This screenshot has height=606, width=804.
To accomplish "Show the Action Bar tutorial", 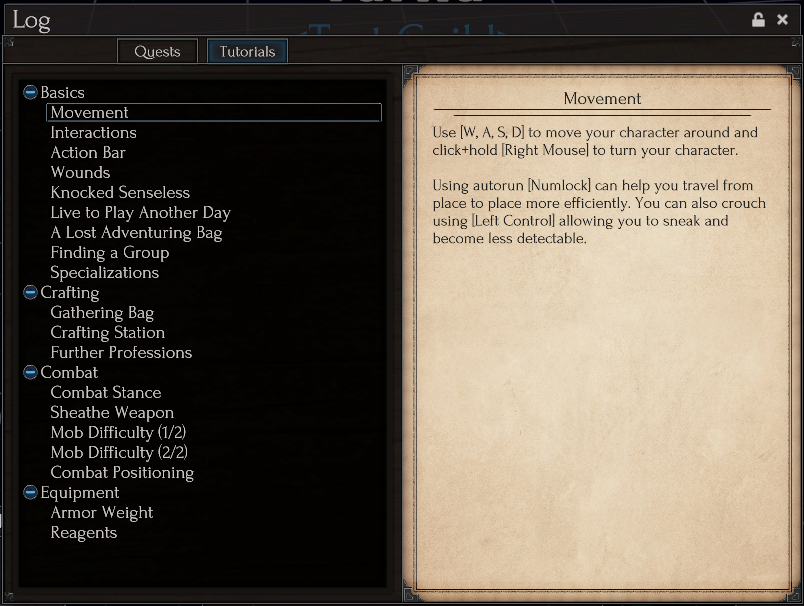I will coord(88,152).
